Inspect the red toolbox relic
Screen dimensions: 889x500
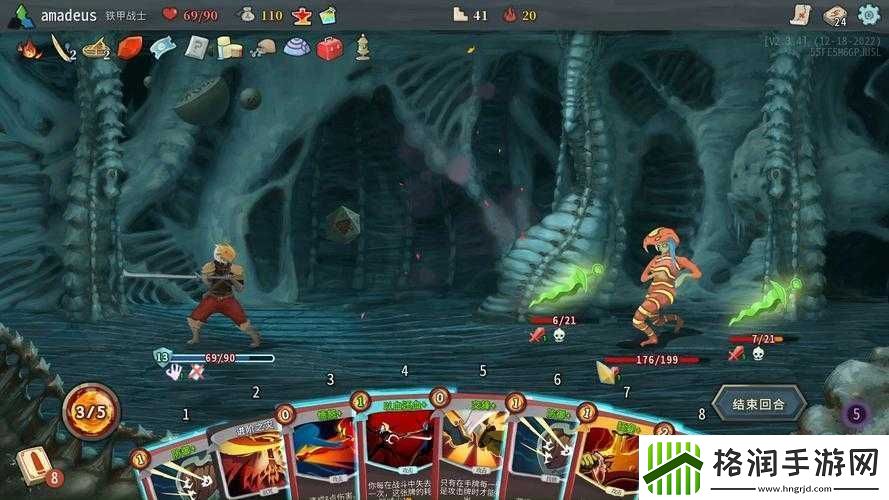click(329, 47)
